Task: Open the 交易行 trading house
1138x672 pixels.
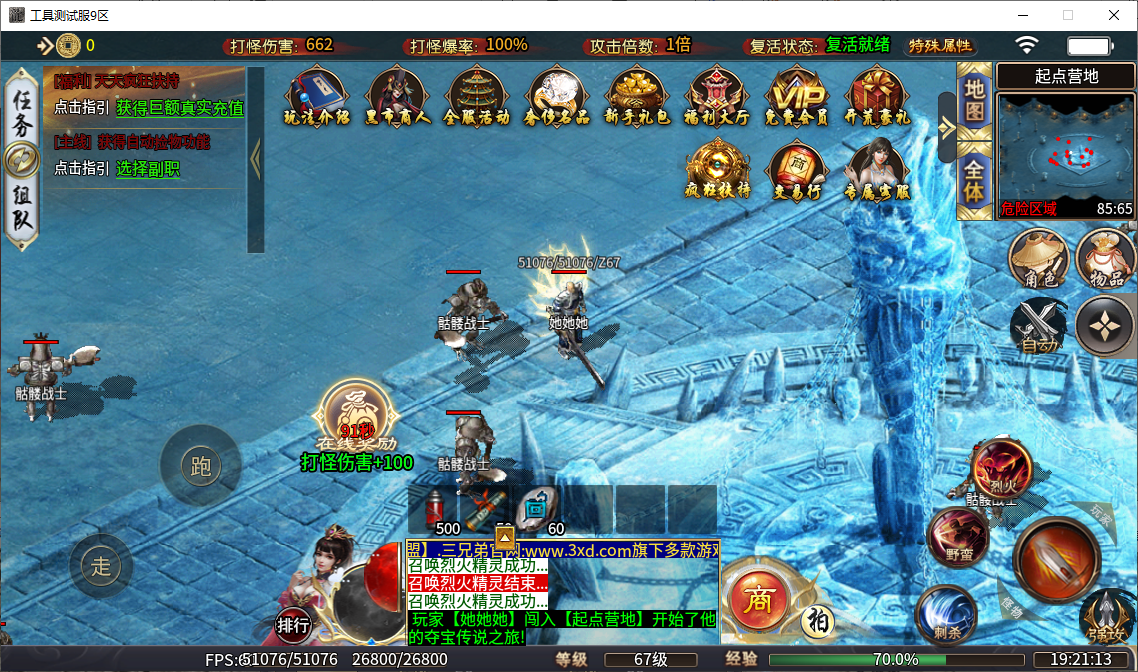Action: pos(797,169)
